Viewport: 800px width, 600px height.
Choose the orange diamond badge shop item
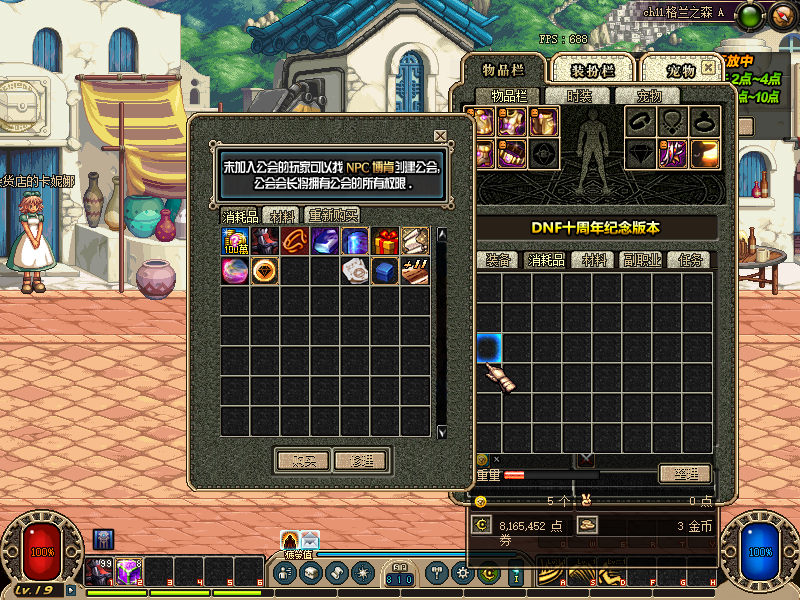click(x=265, y=271)
